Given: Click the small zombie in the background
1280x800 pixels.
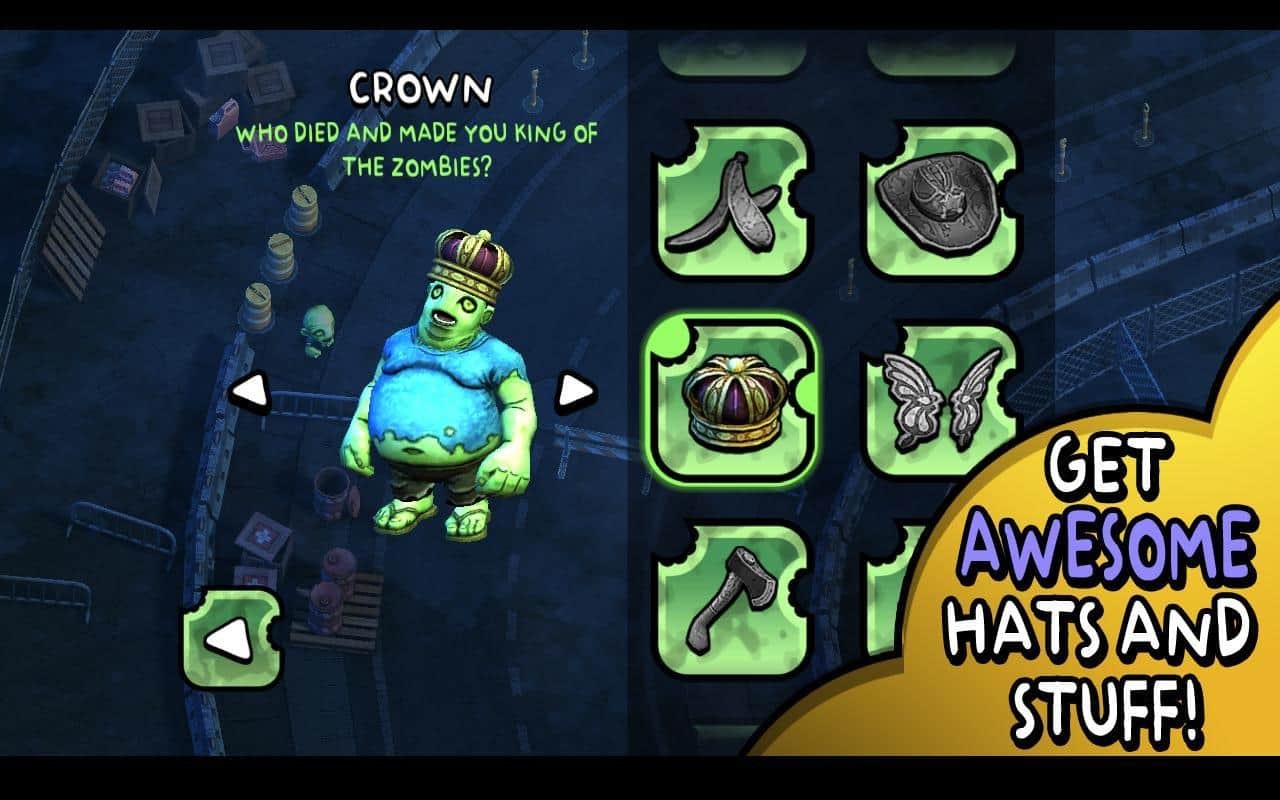Looking at the screenshot, I should [317, 325].
